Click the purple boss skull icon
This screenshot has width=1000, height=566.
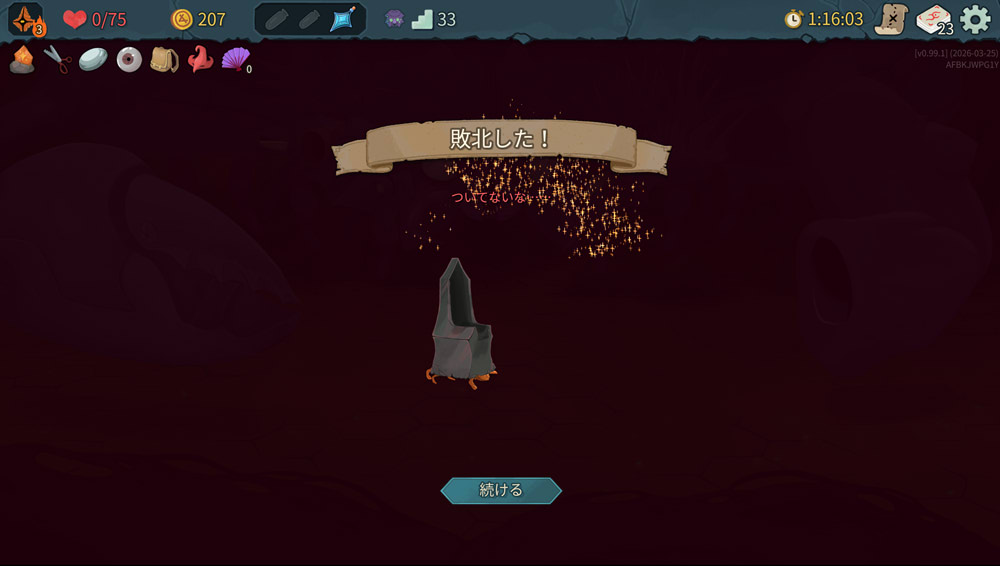point(395,19)
